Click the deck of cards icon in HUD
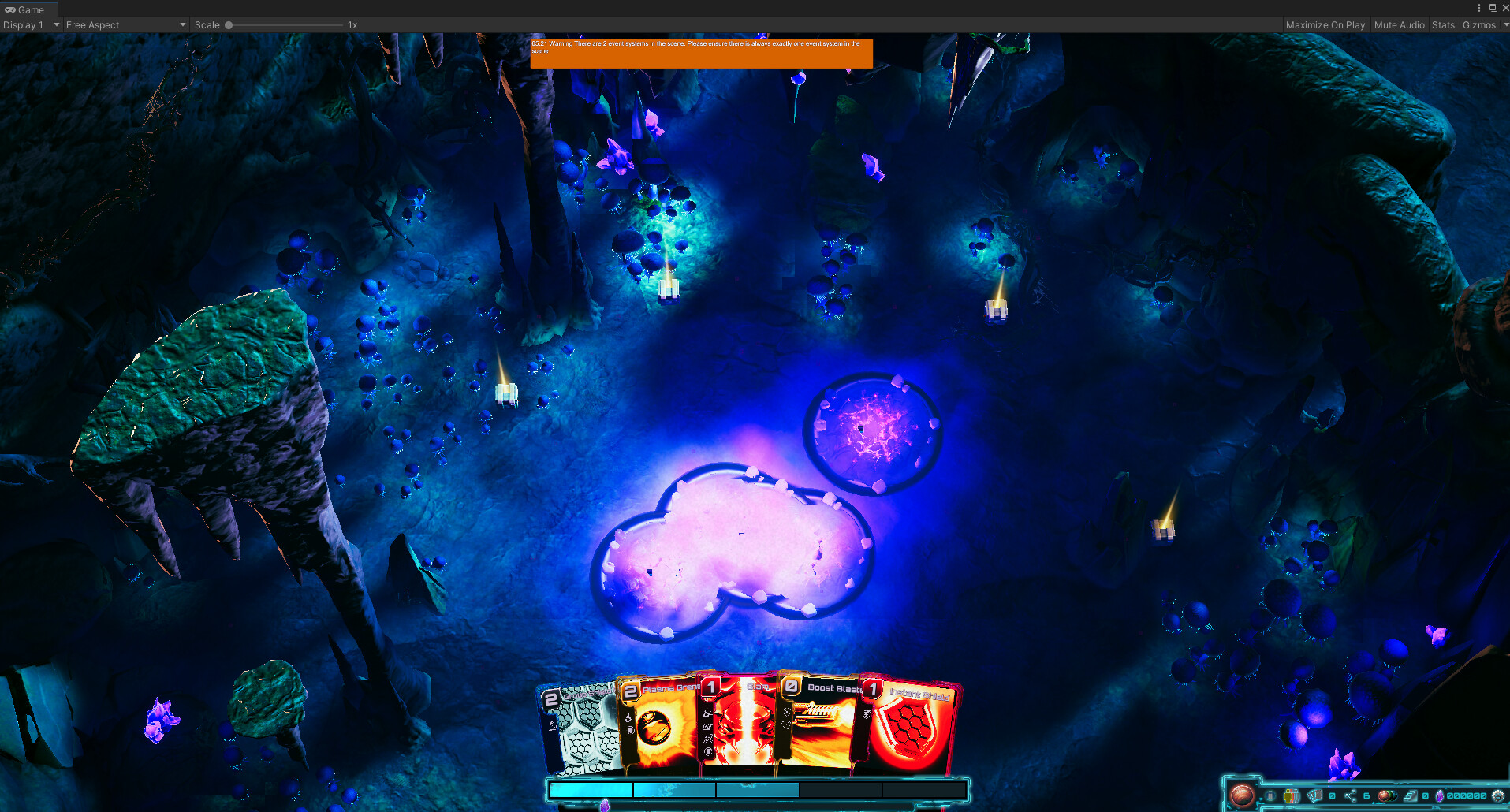 1314,795
